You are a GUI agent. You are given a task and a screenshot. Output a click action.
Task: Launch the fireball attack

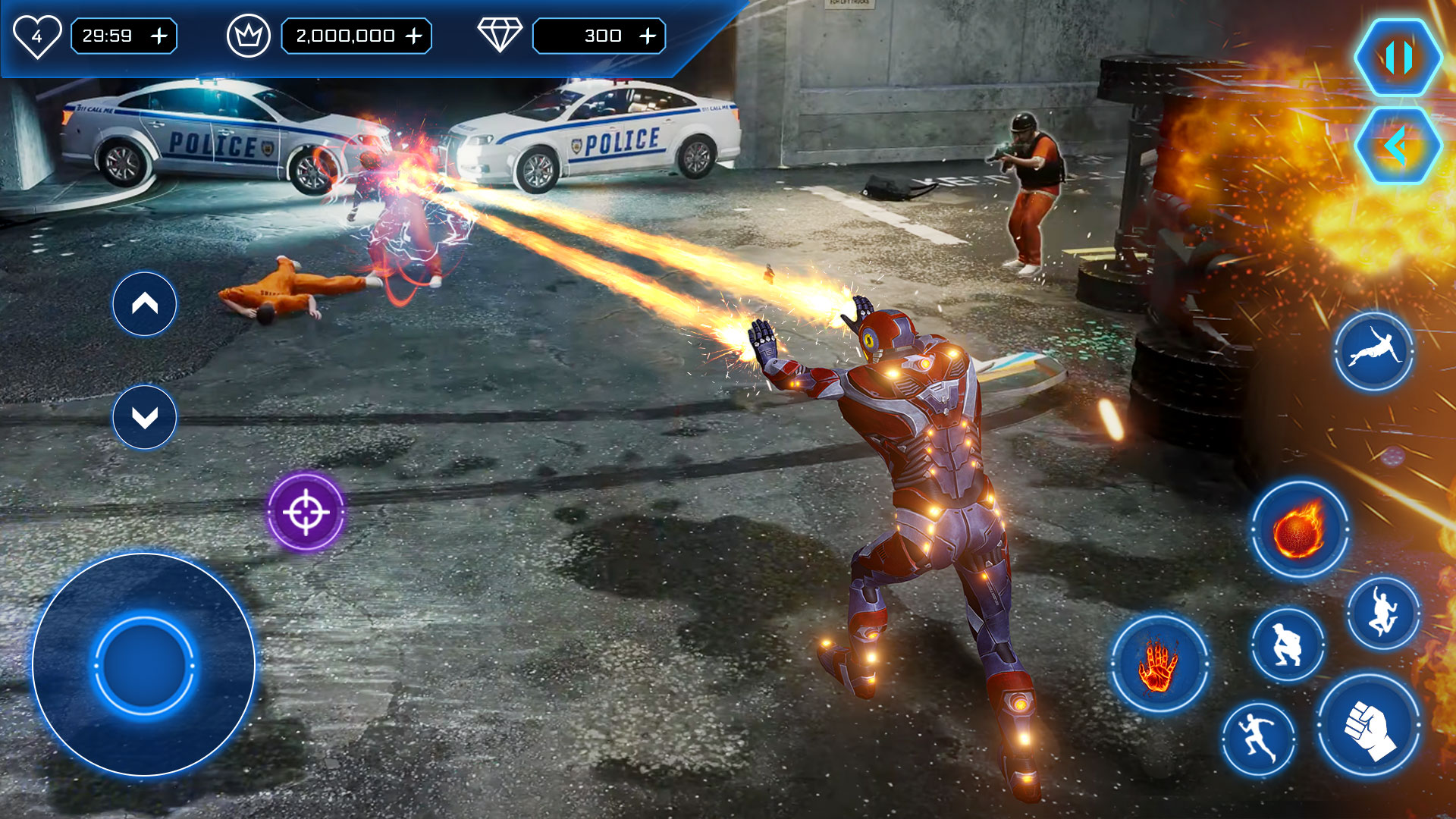coord(1299,529)
